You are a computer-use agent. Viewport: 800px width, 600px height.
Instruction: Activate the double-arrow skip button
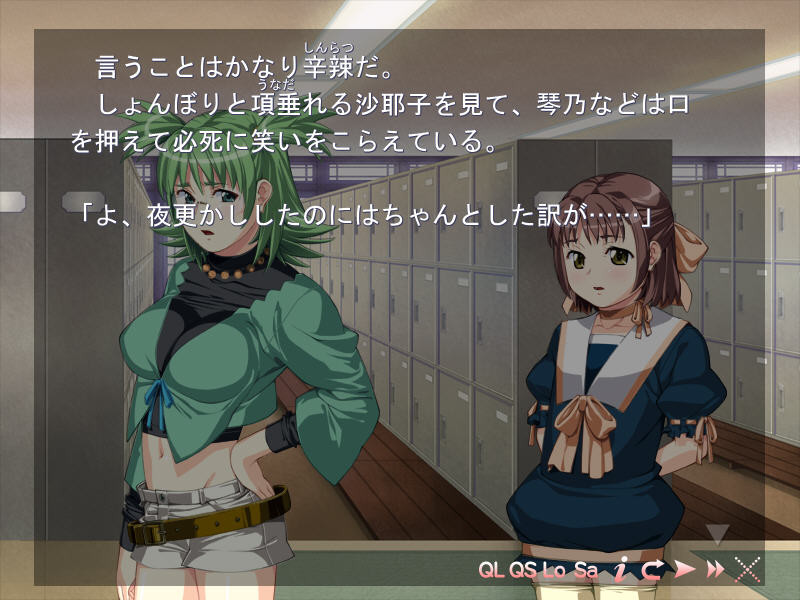[715, 570]
